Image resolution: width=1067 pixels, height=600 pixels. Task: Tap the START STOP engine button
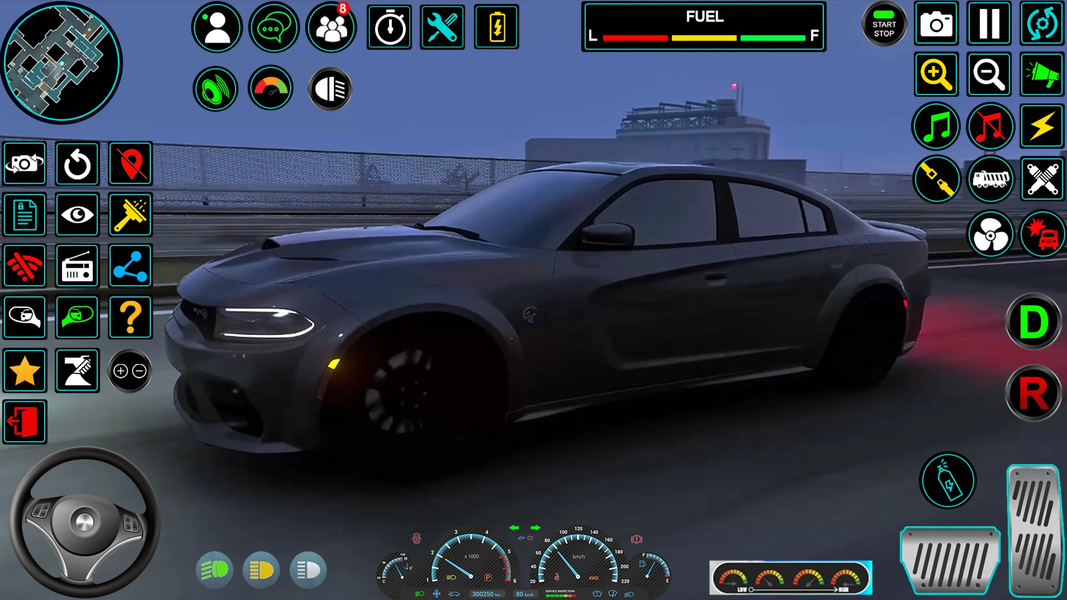click(x=884, y=25)
